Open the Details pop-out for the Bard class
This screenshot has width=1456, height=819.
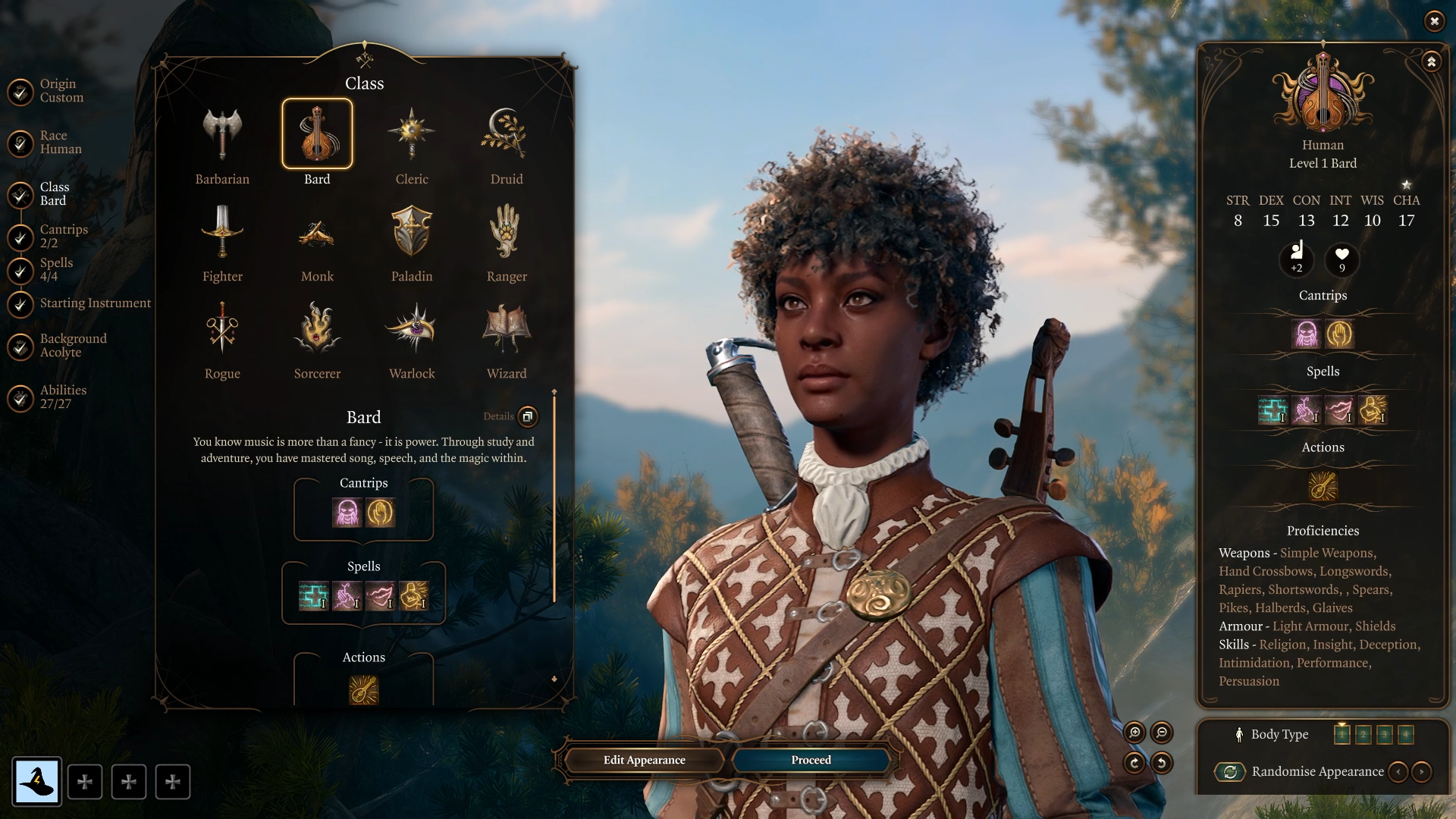(x=527, y=417)
